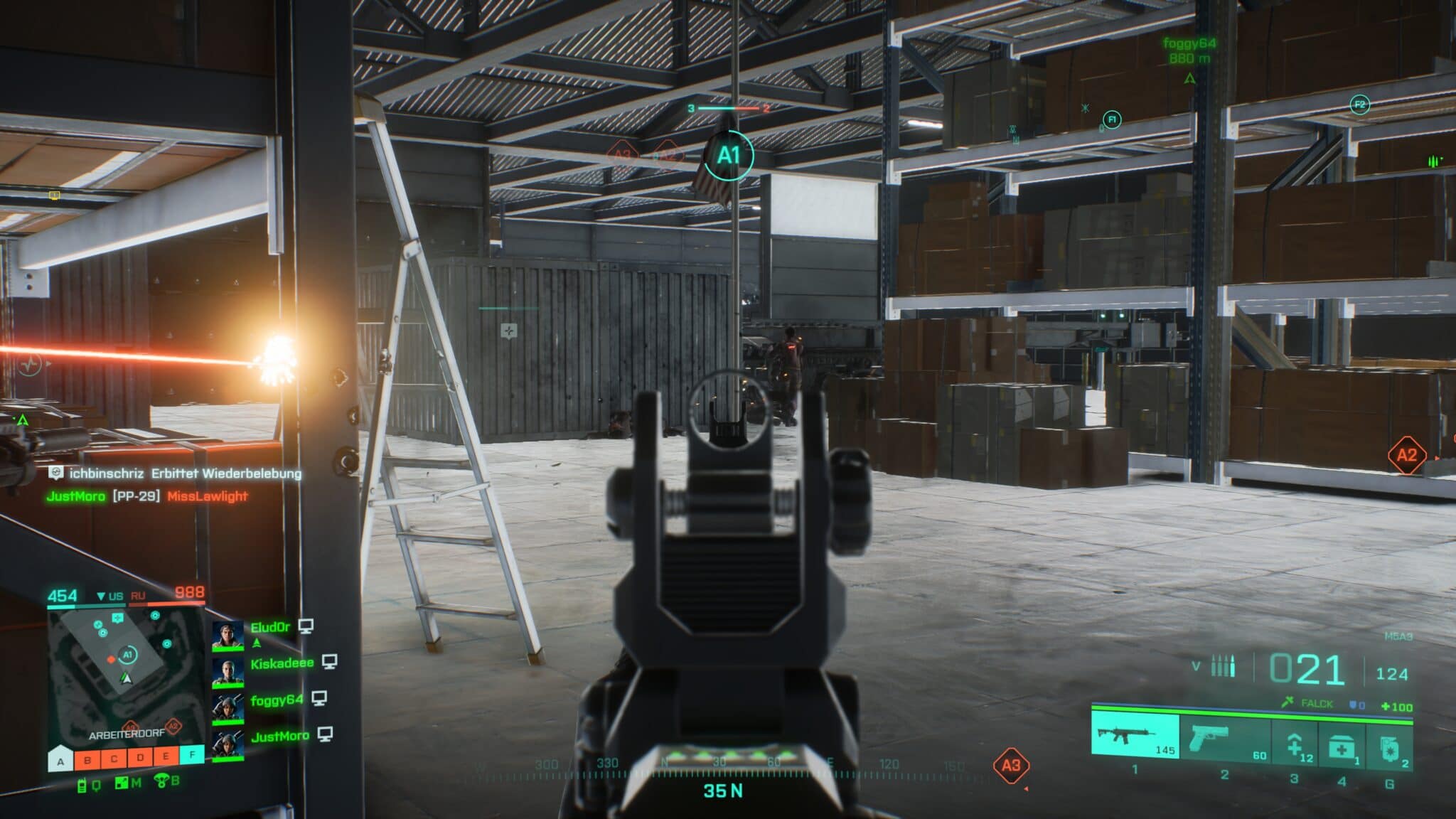Select objective A in the flag strip
The height and width of the screenshot is (819, 1456).
pos(61,761)
